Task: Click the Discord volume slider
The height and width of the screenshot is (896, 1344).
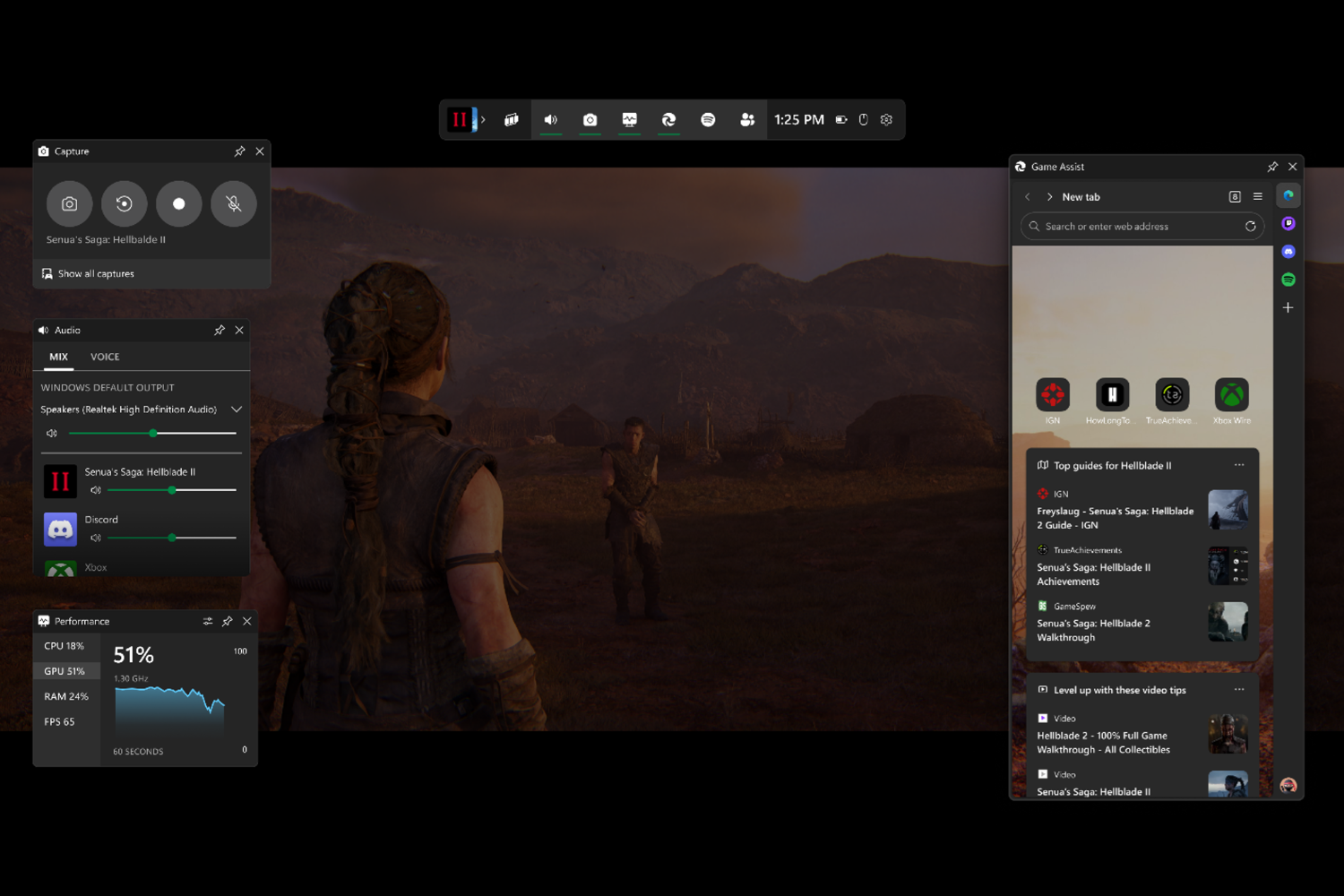Action: (x=171, y=538)
